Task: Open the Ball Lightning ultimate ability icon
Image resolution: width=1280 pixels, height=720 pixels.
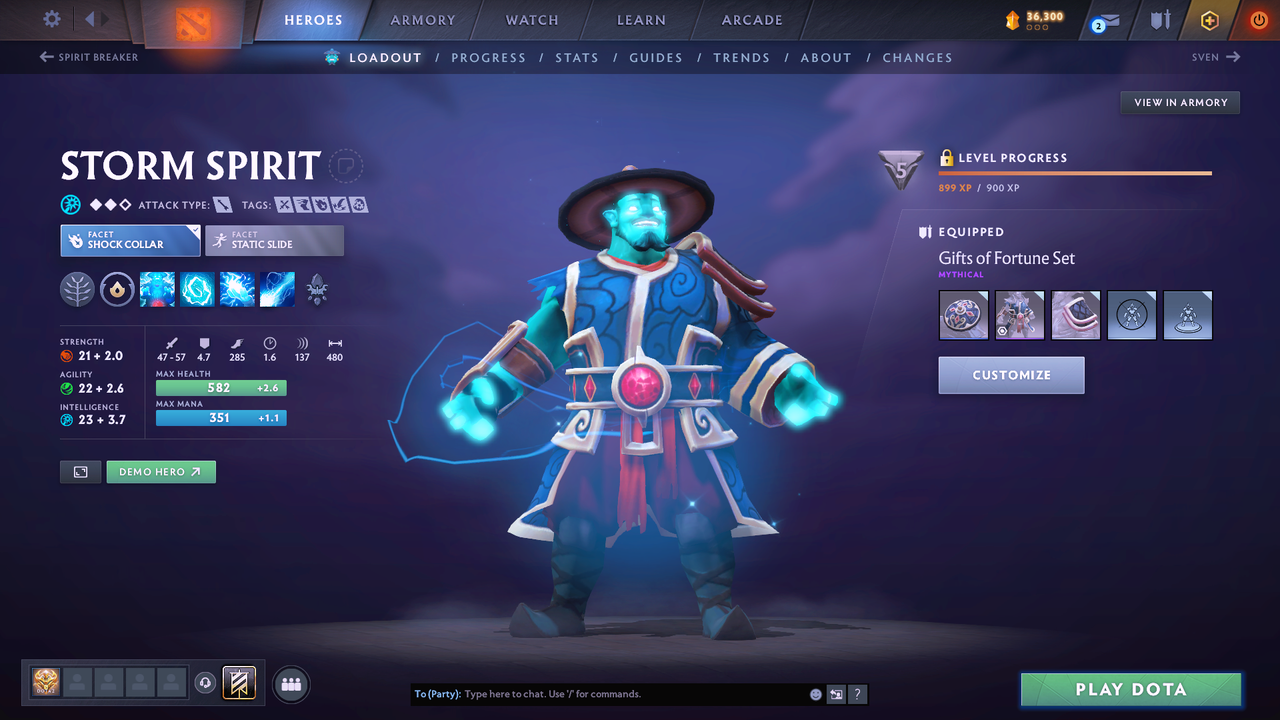Action: [x=277, y=289]
